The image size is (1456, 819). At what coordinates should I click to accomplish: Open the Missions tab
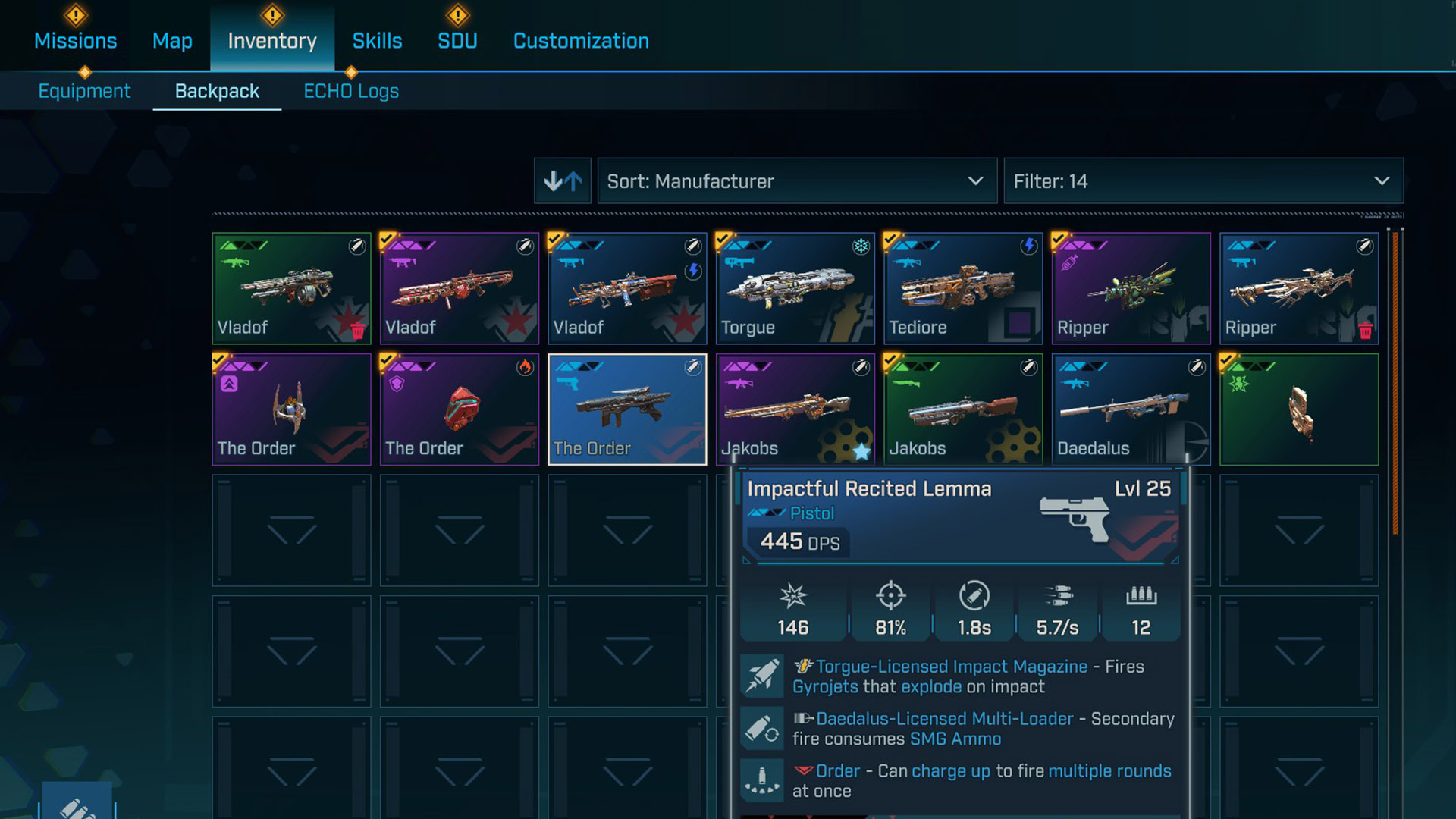point(75,41)
